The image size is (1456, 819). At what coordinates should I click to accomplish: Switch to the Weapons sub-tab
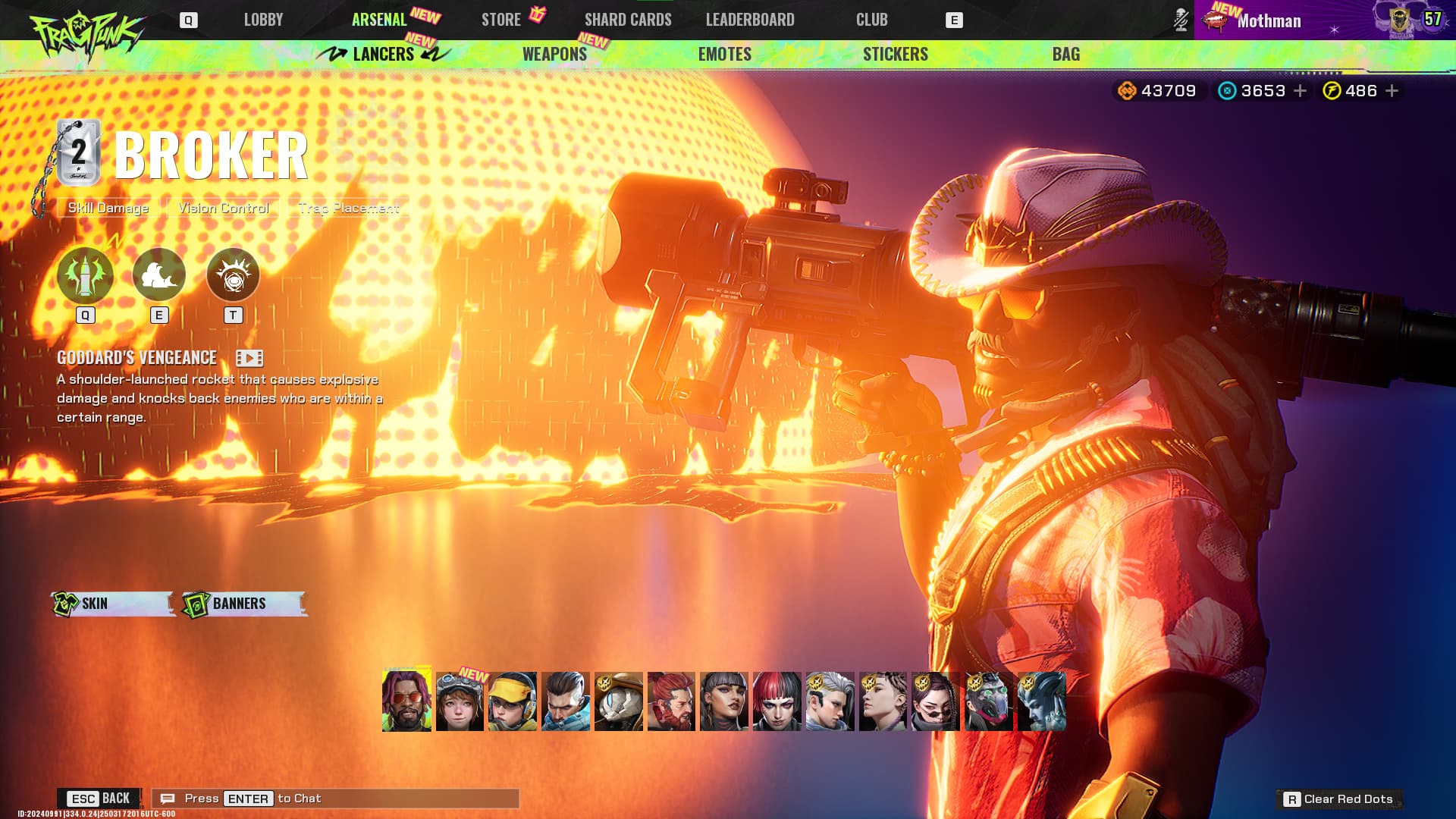click(554, 54)
